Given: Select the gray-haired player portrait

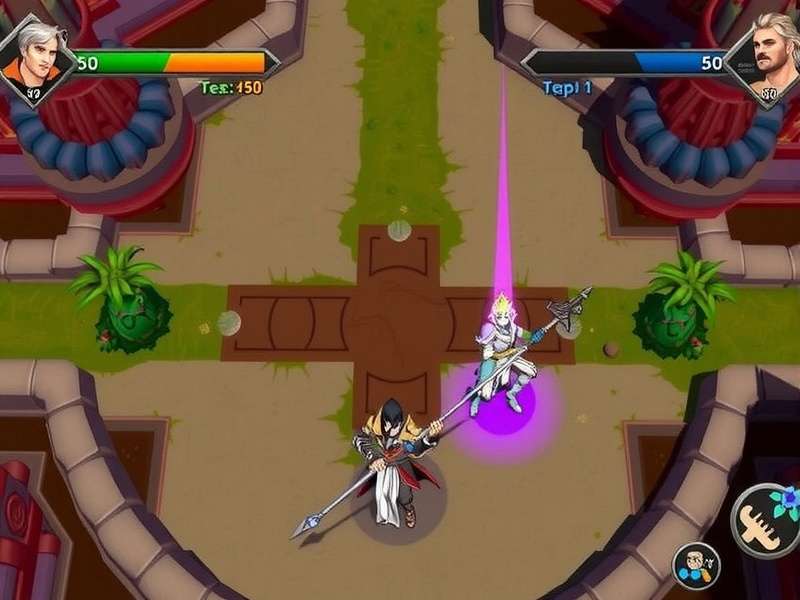Looking at the screenshot, I should (33, 60).
